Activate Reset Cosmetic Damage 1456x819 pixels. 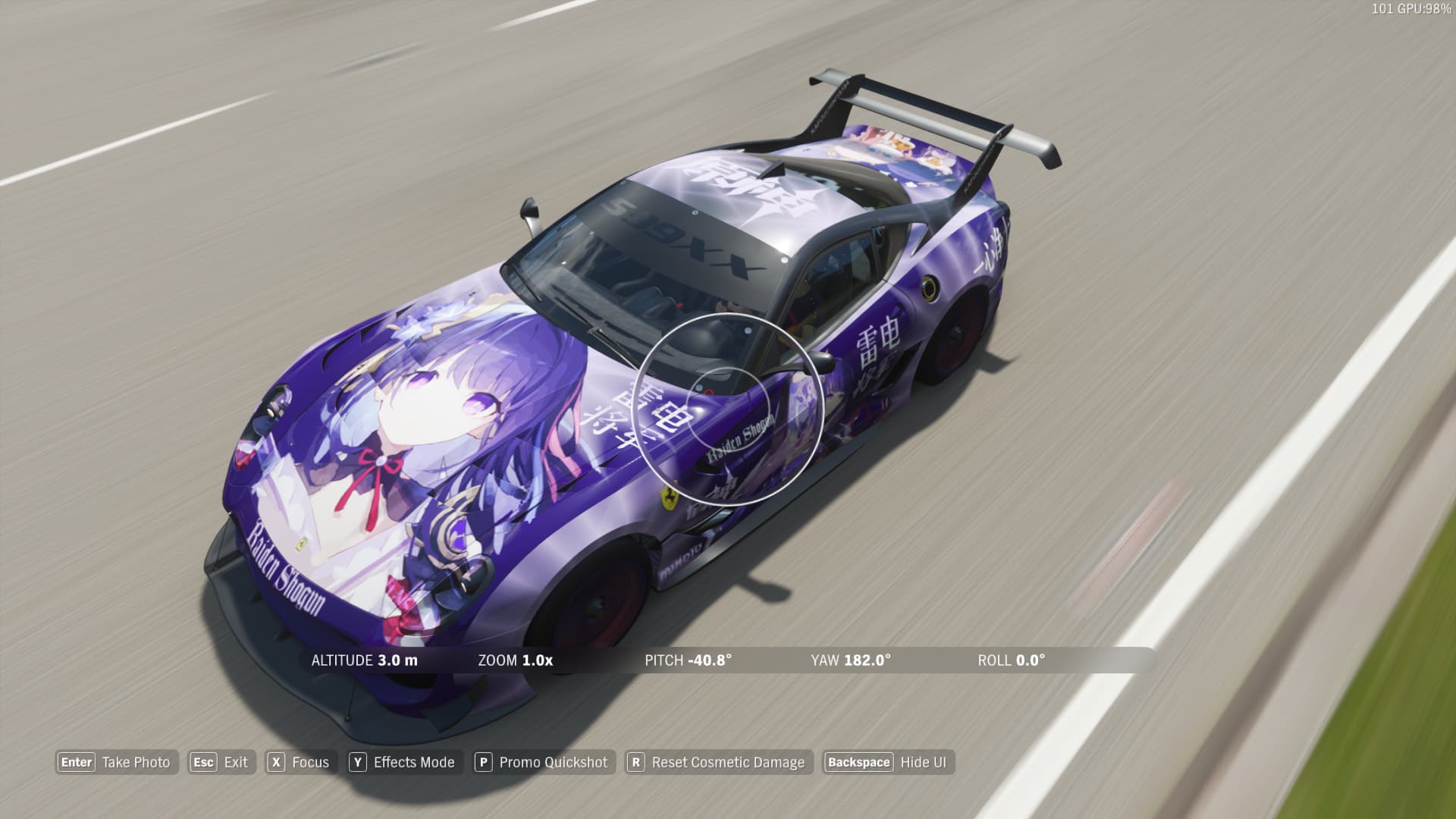(717, 762)
